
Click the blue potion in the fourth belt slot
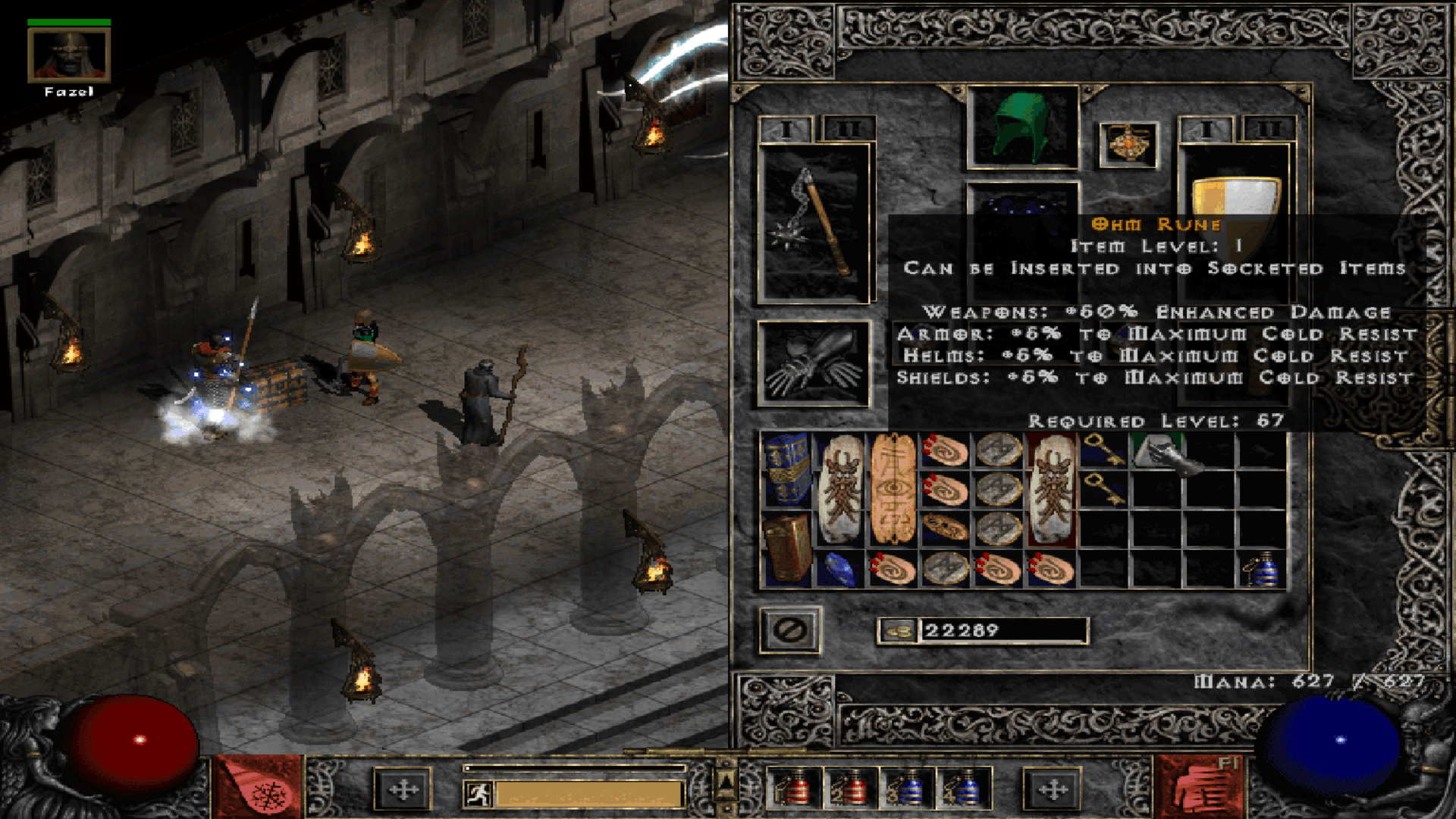point(962,789)
